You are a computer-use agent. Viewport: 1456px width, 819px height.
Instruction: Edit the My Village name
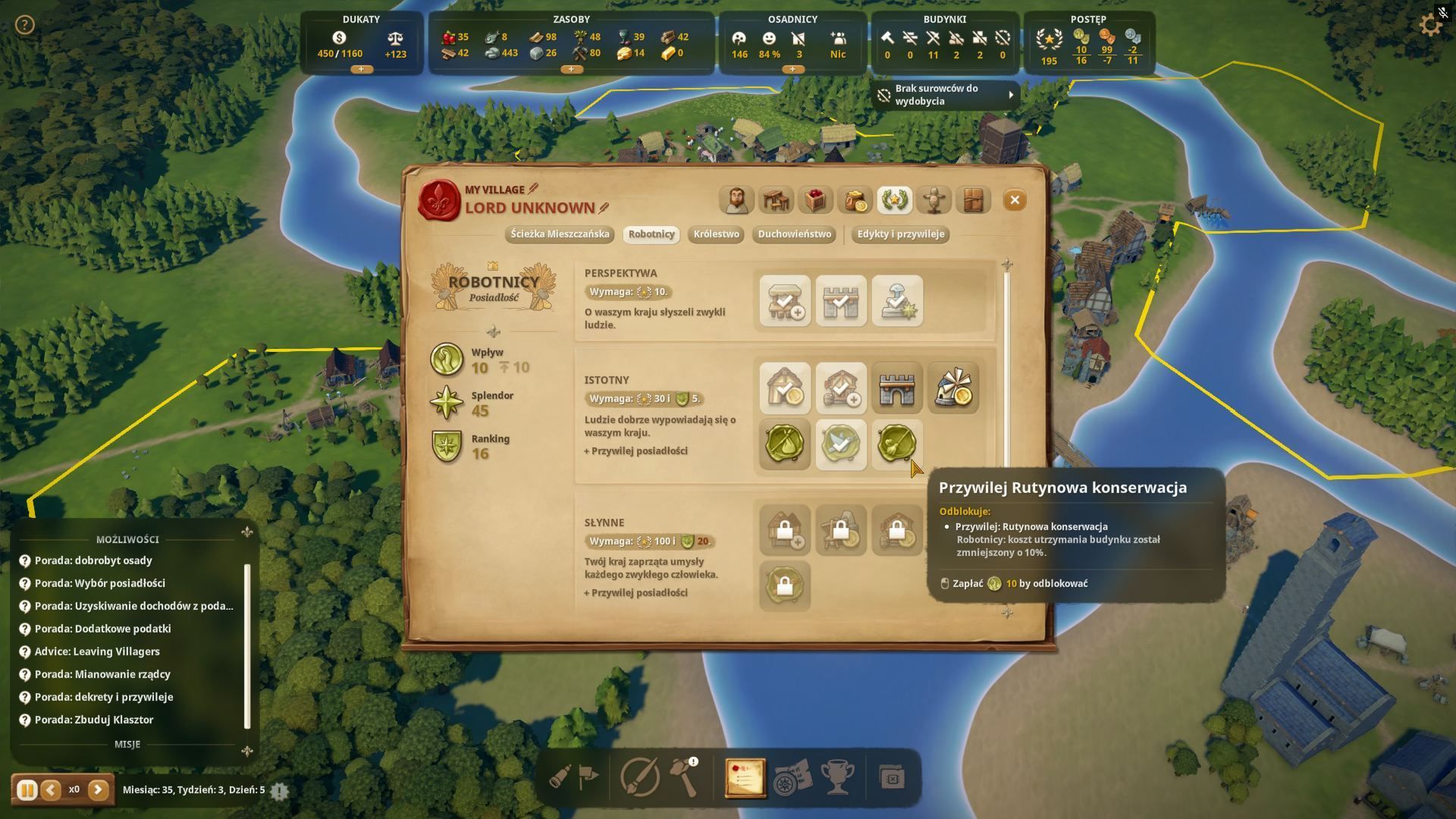(x=533, y=189)
